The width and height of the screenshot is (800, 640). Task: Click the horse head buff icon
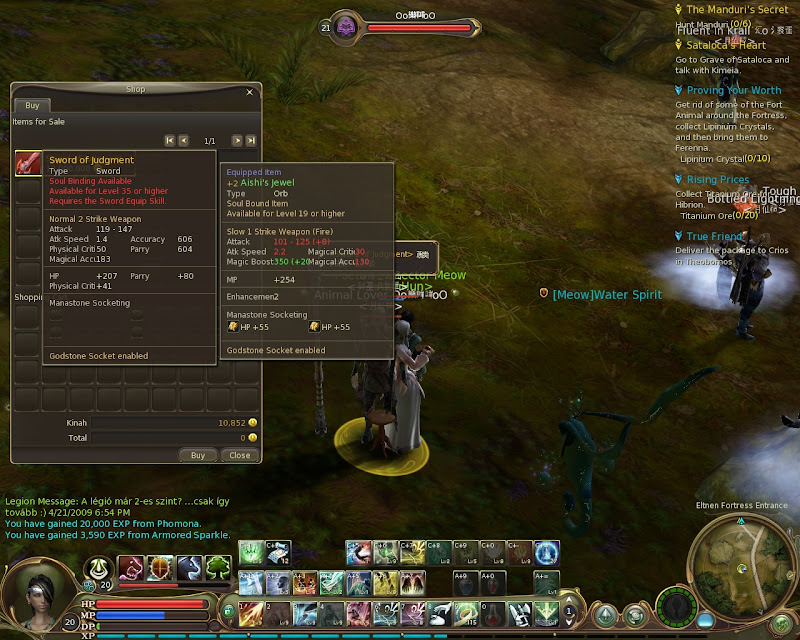(190, 569)
